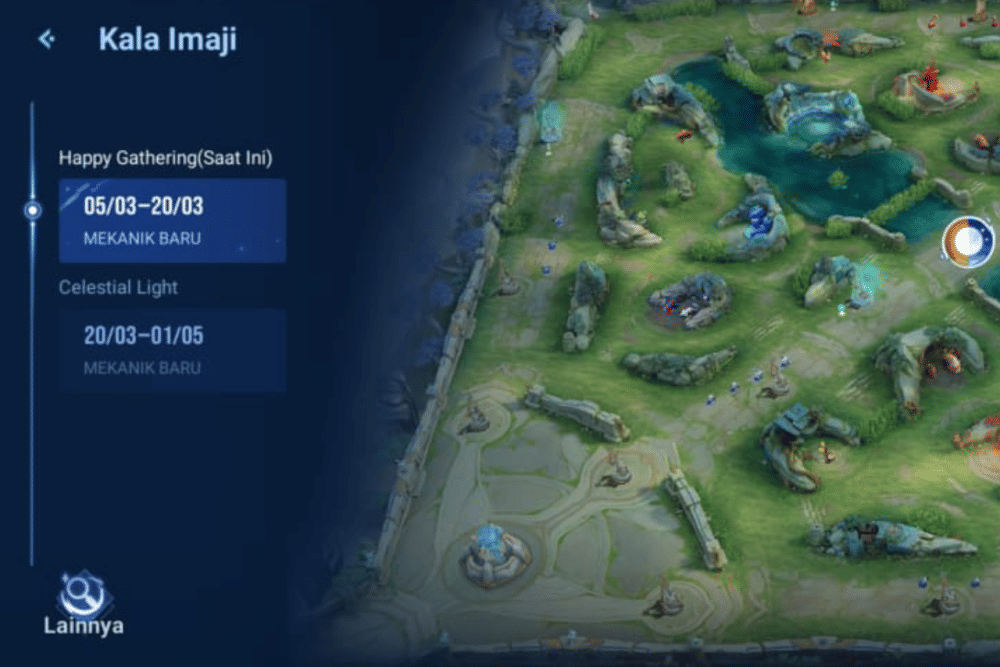Click the orange moon orb on map
The image size is (1000, 667).
[x=967, y=242]
